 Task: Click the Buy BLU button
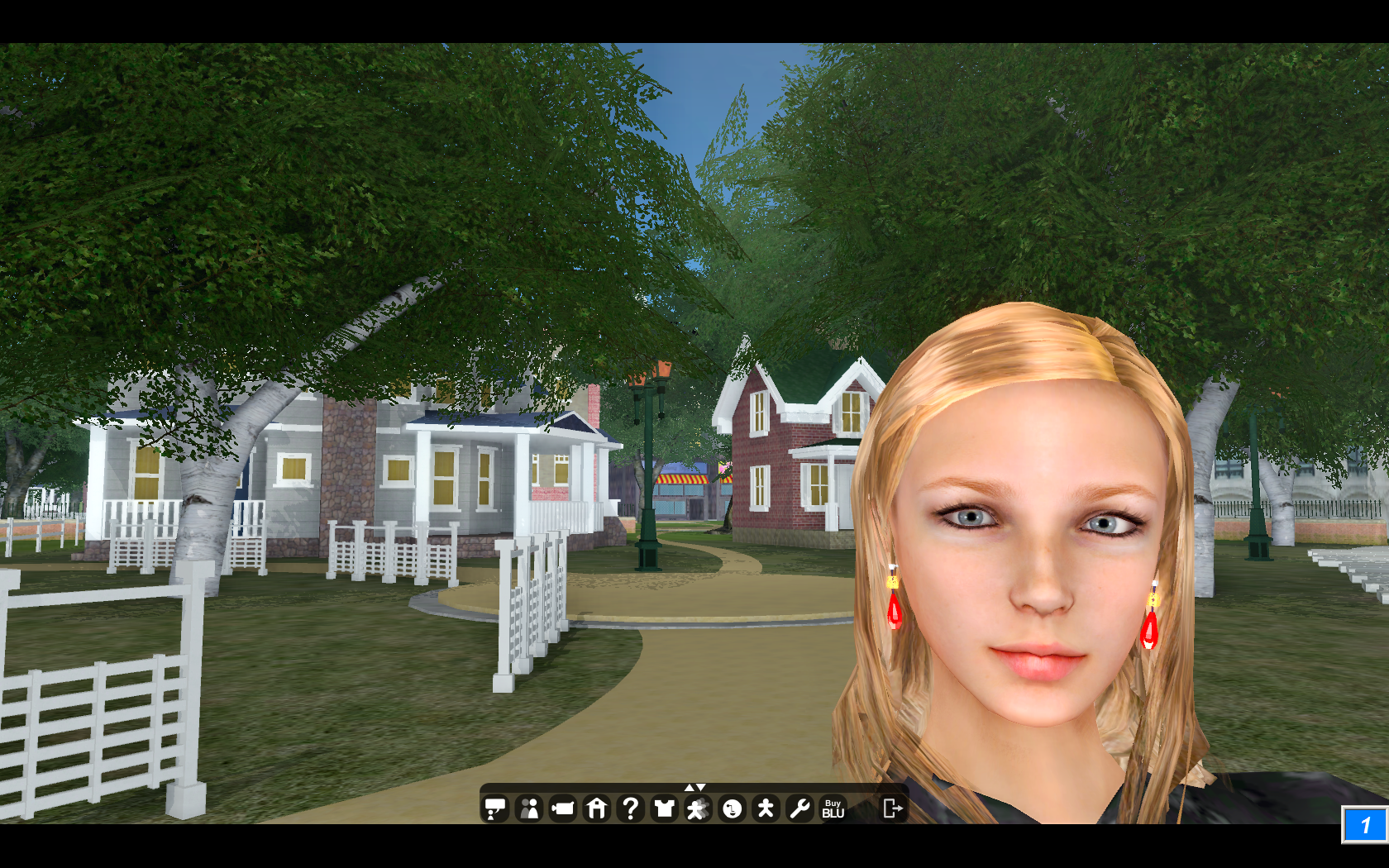pyautogui.click(x=833, y=808)
